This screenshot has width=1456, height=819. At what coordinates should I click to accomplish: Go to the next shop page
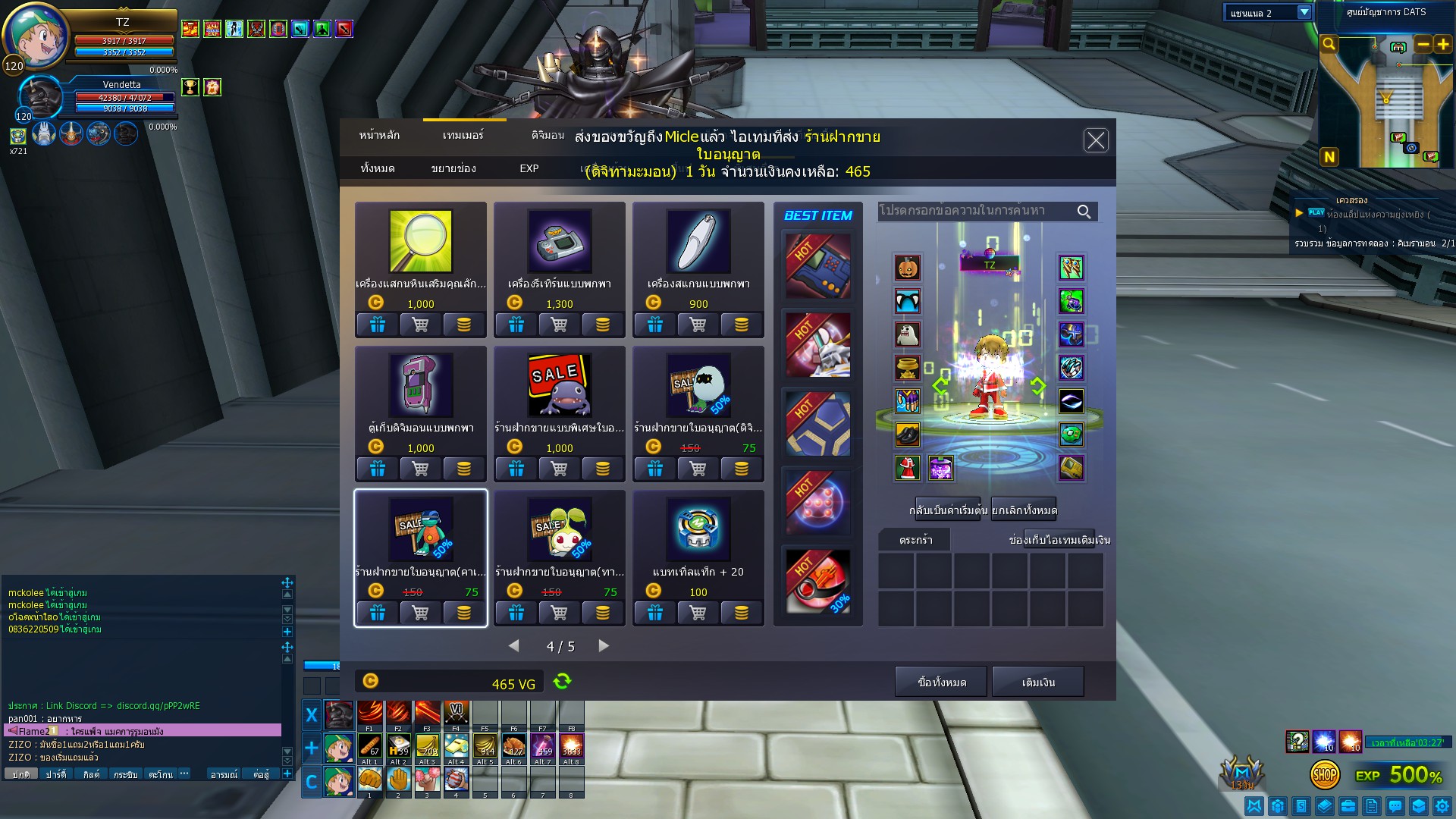point(604,646)
